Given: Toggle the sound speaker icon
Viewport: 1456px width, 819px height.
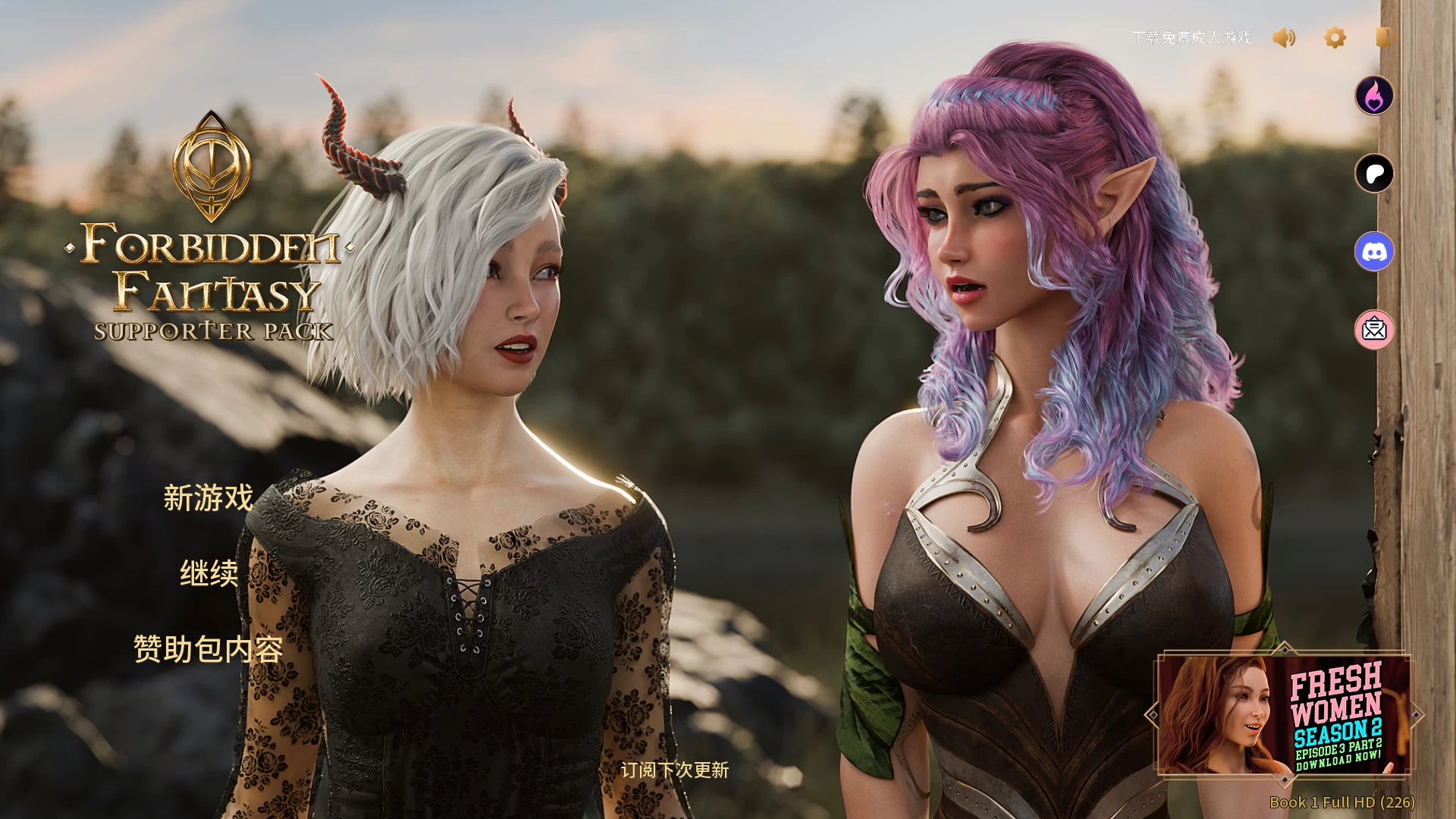Looking at the screenshot, I should 1284,38.
